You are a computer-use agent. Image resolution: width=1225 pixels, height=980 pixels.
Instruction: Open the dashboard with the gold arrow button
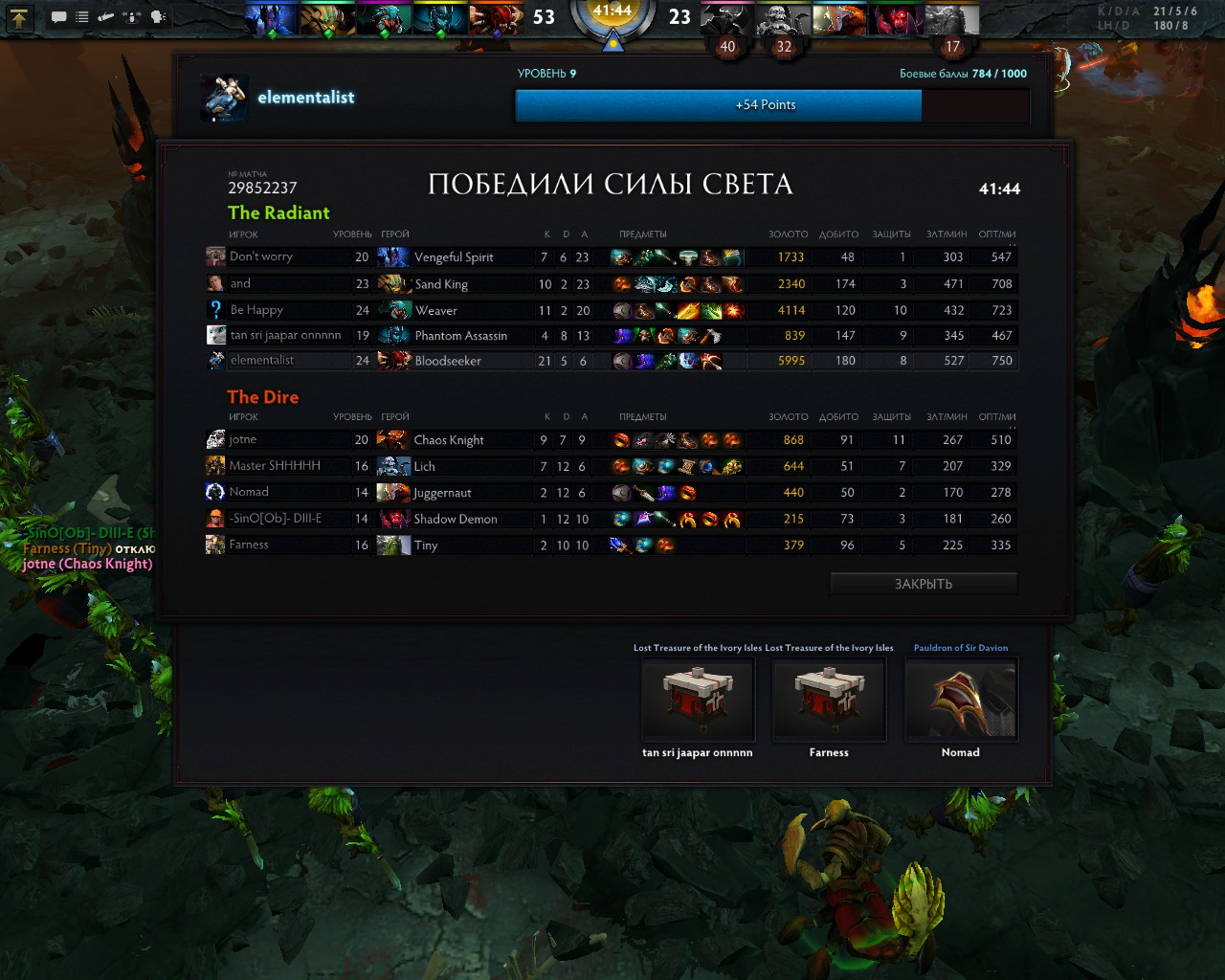click(20, 16)
